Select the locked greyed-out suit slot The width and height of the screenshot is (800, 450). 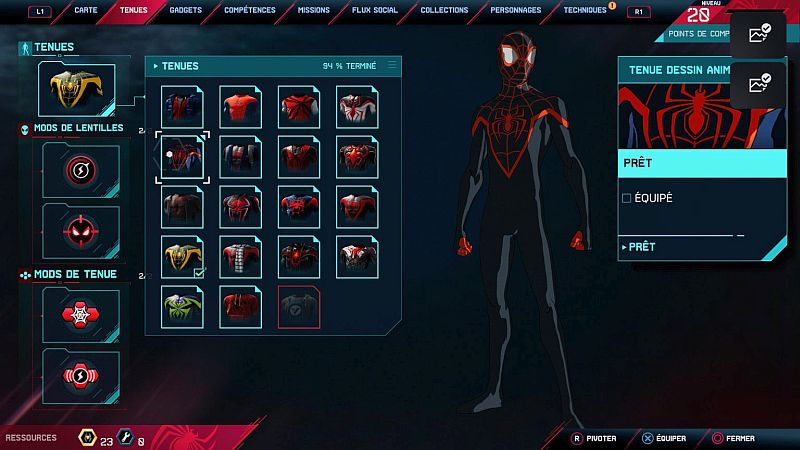coord(299,305)
